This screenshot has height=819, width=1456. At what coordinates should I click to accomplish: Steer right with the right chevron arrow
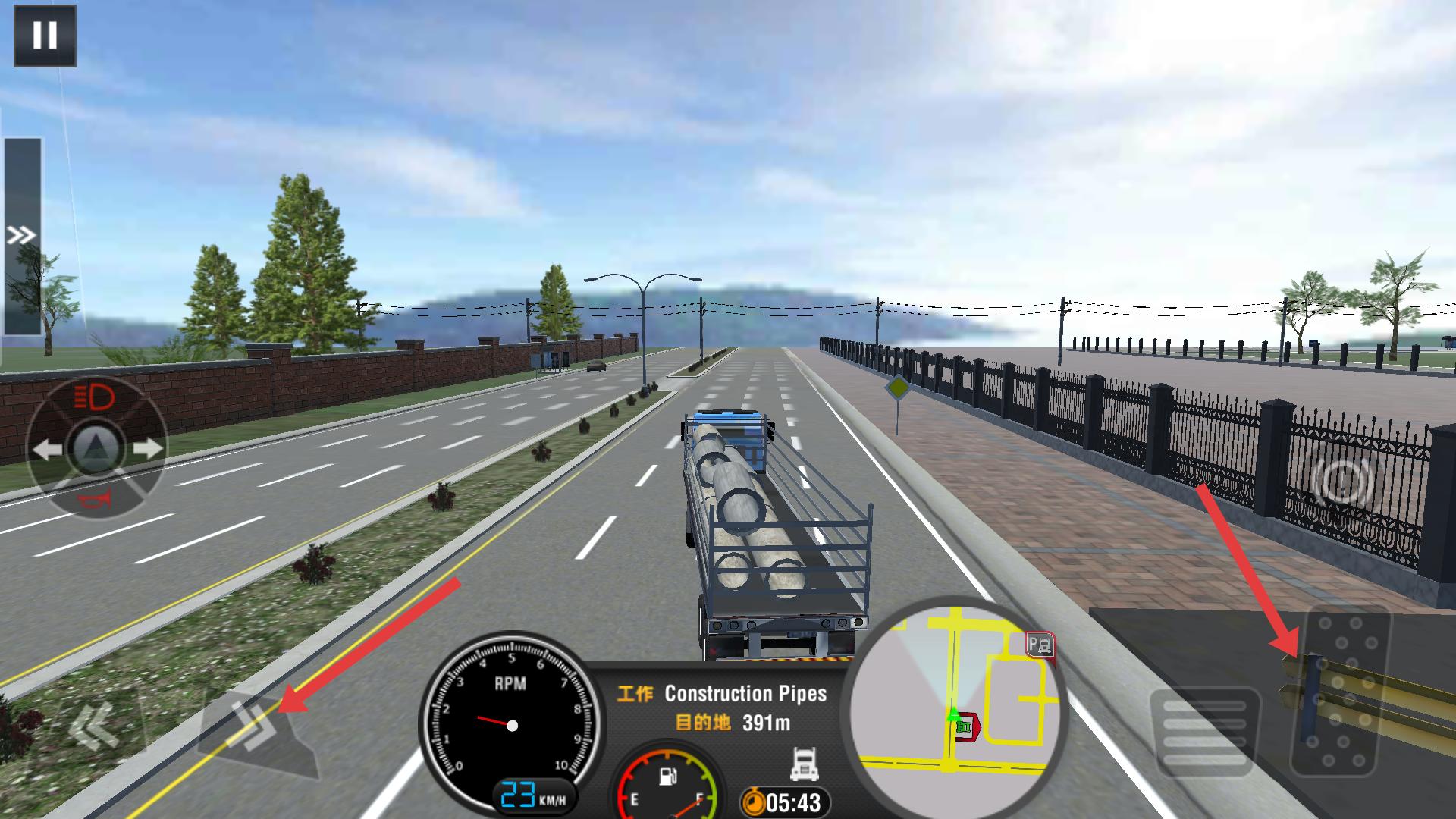tap(256, 726)
